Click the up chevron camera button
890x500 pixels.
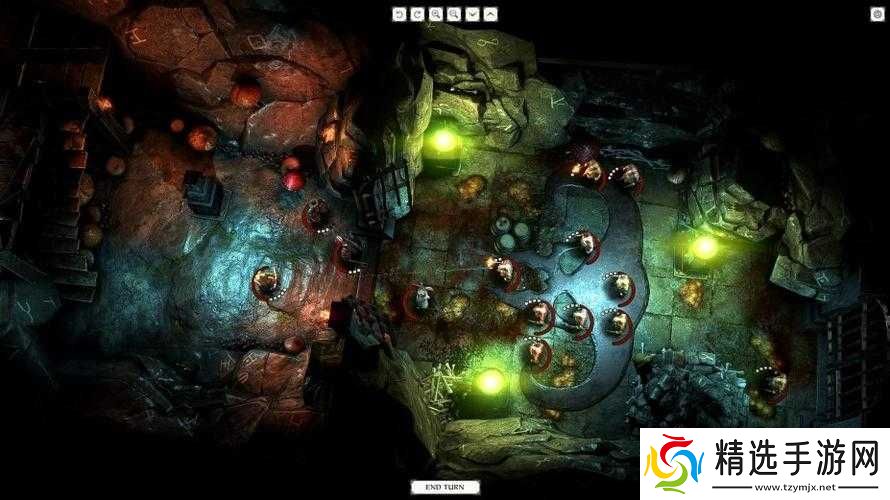[490, 14]
